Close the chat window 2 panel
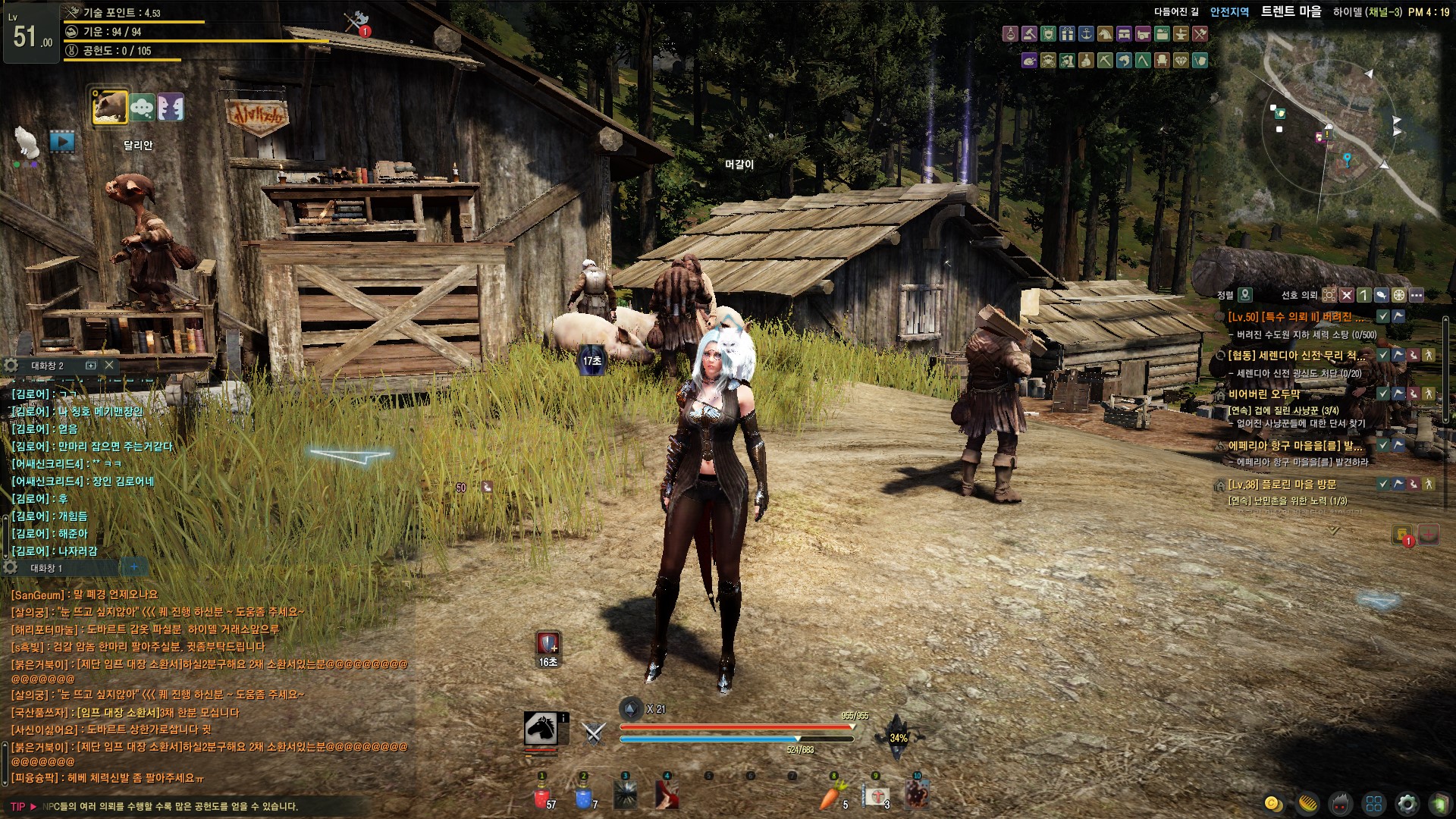1456x819 pixels. click(109, 366)
